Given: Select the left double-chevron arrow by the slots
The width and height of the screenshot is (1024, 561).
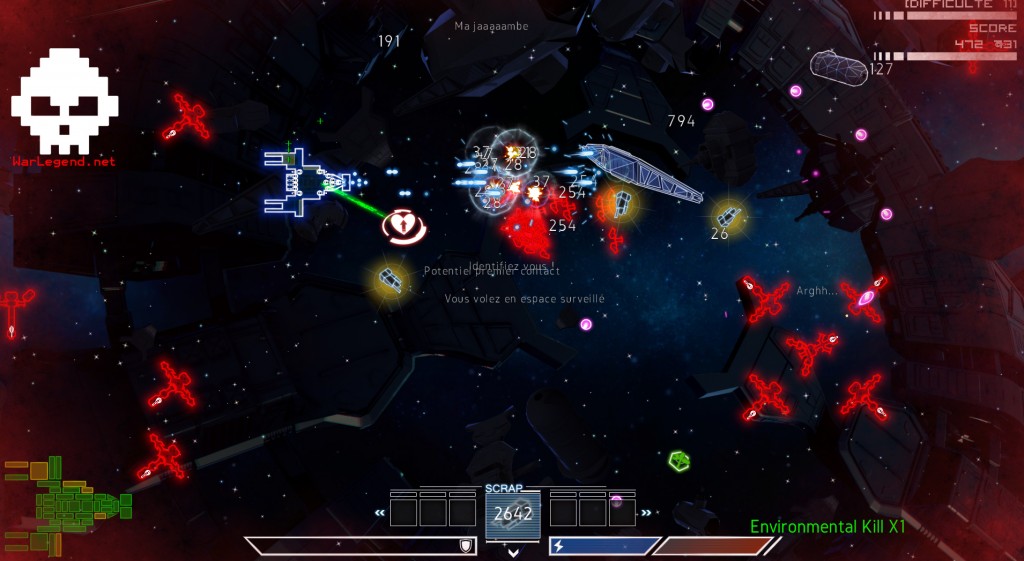Looking at the screenshot, I should [x=380, y=513].
